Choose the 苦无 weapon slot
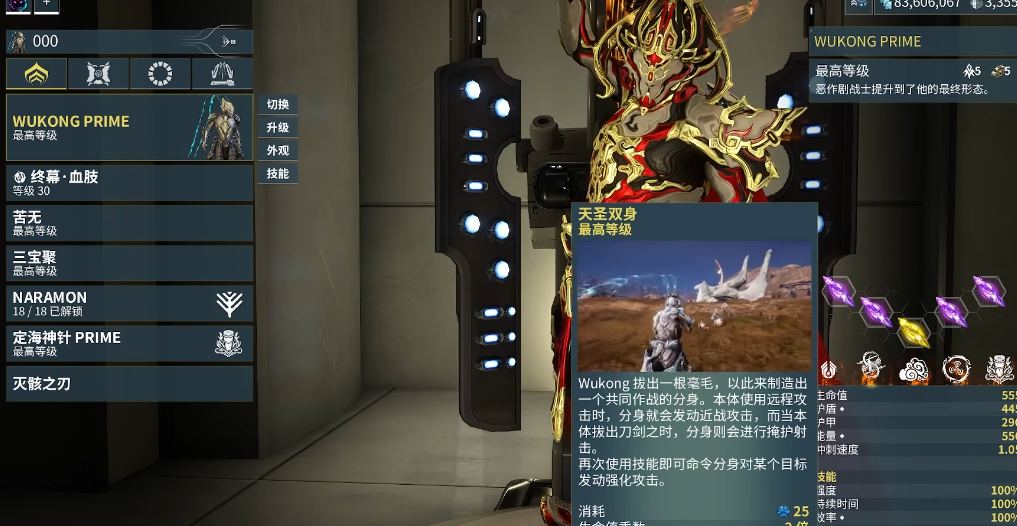 (x=129, y=223)
